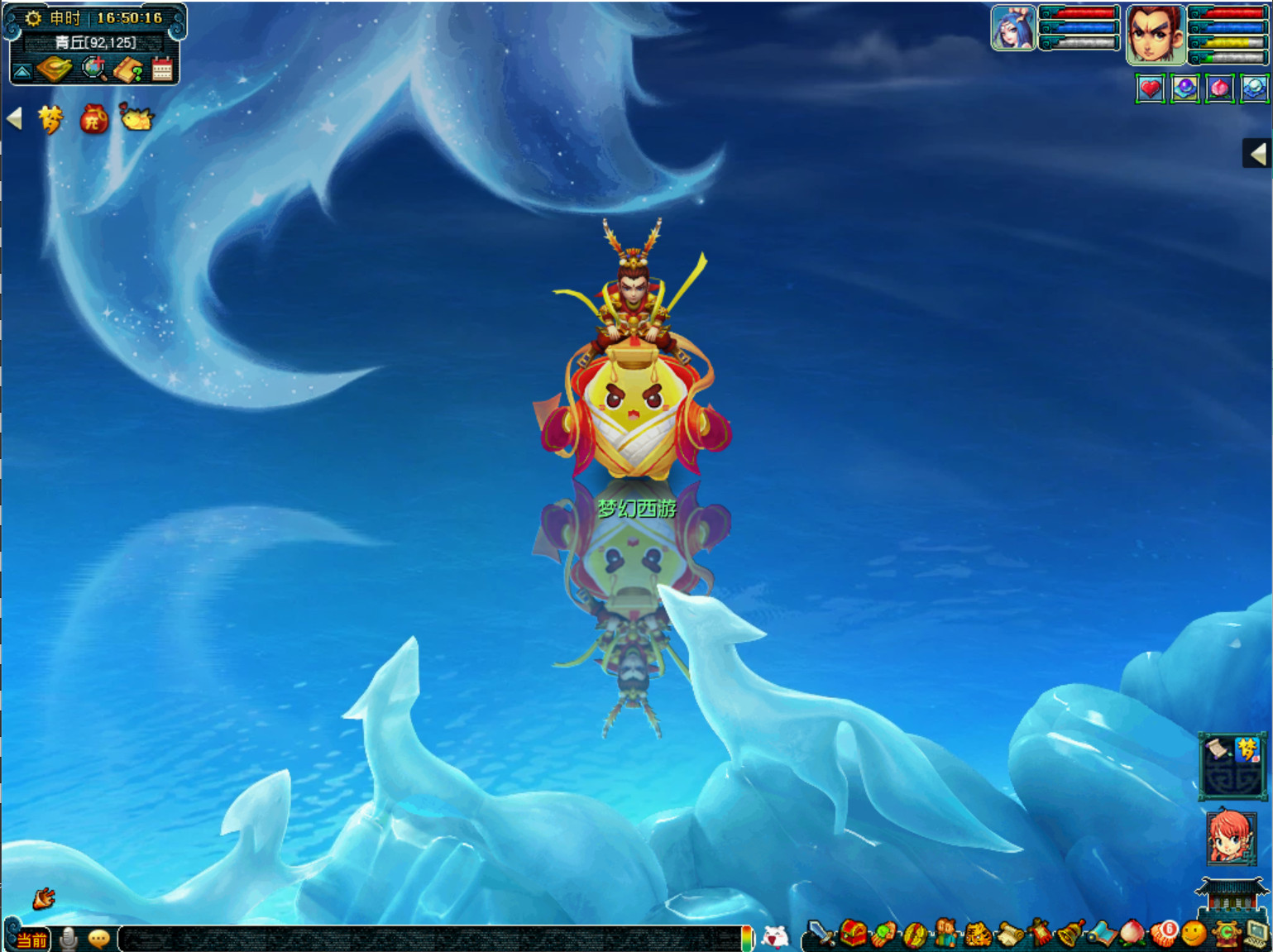The height and width of the screenshot is (952, 1273).
Task: Expand the side panel arrow at right edge
Action: [x=1258, y=154]
